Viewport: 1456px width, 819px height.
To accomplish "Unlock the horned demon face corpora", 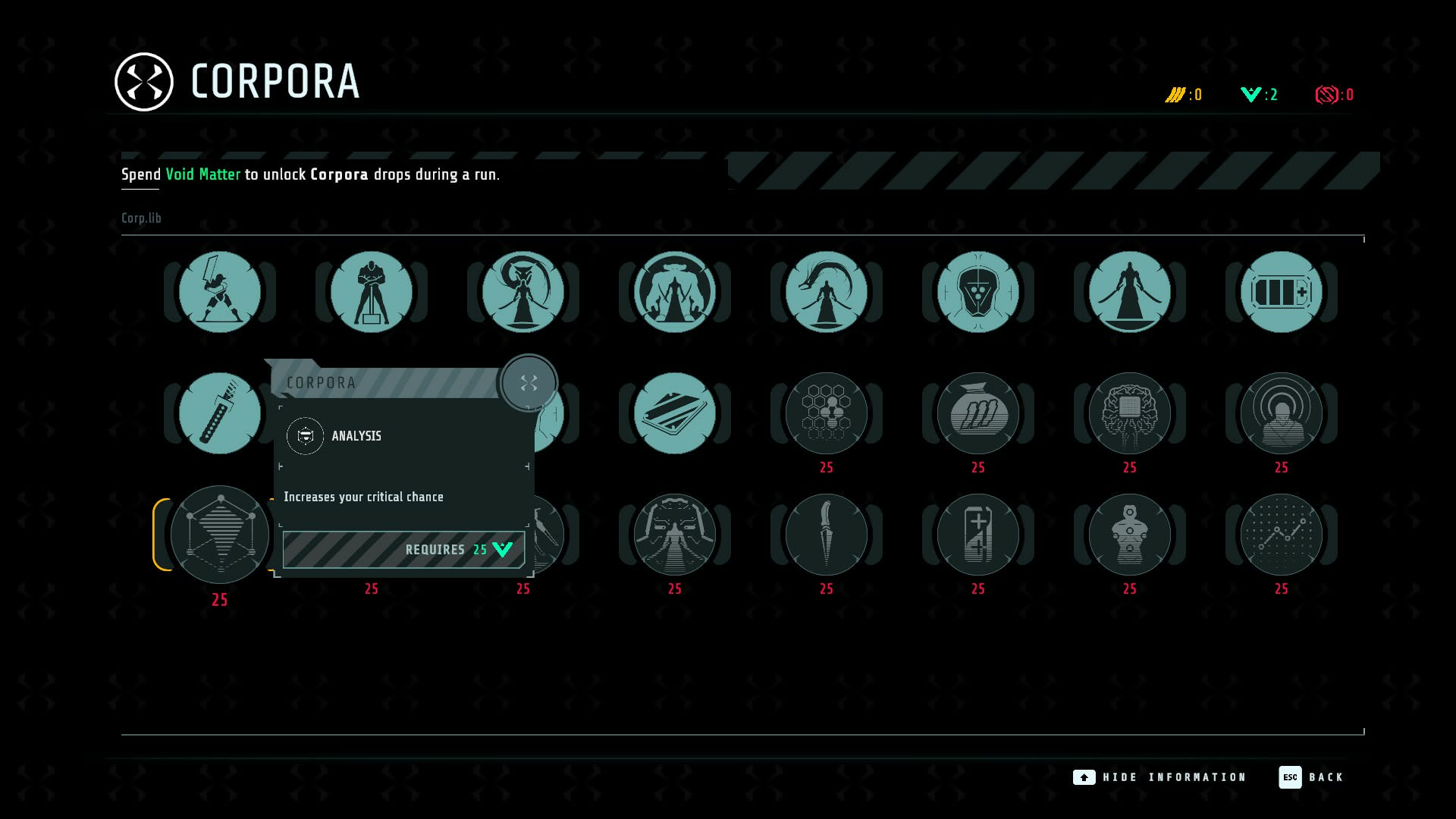I will 675,535.
